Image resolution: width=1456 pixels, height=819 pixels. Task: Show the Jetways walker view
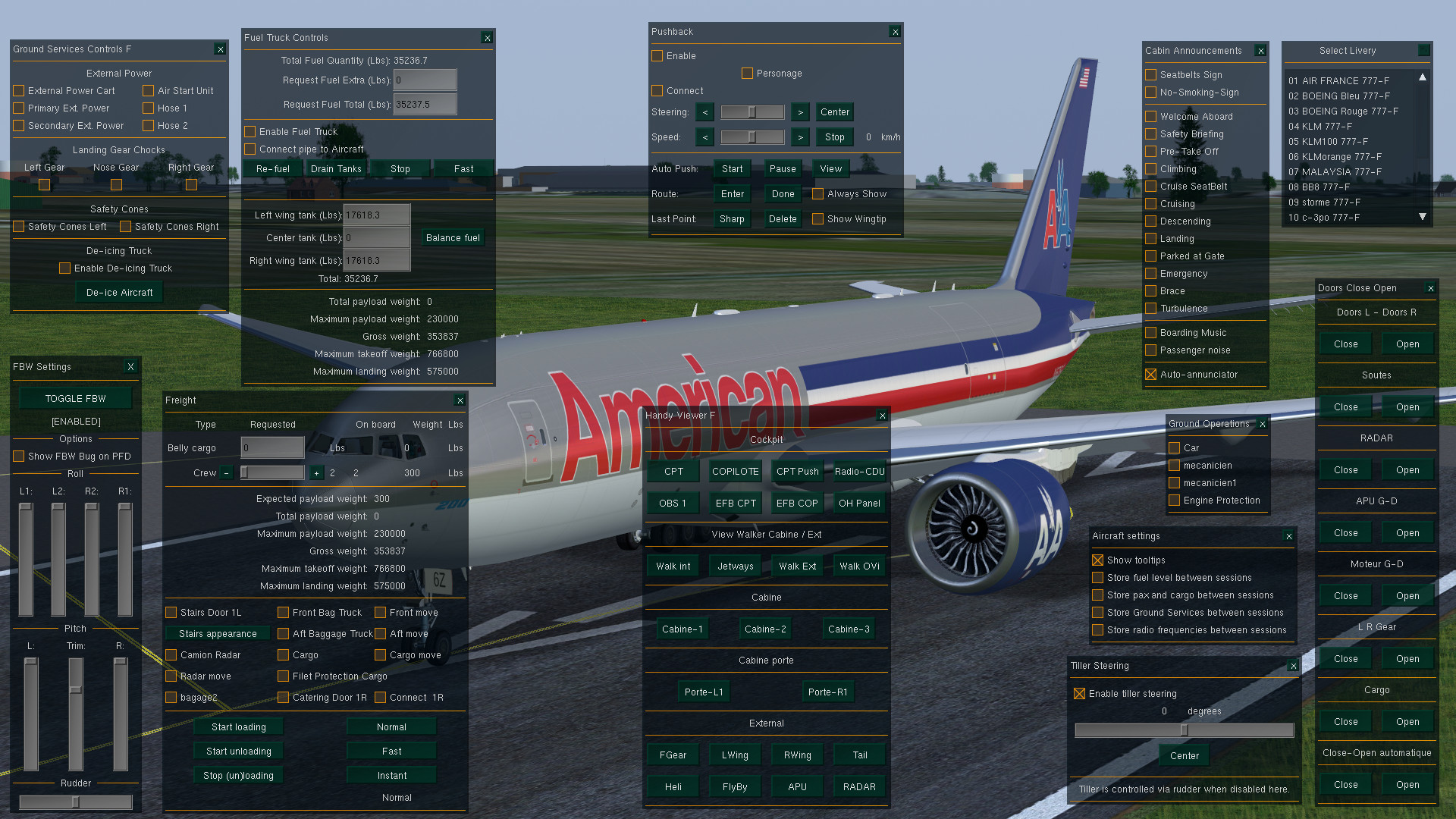[x=735, y=566]
